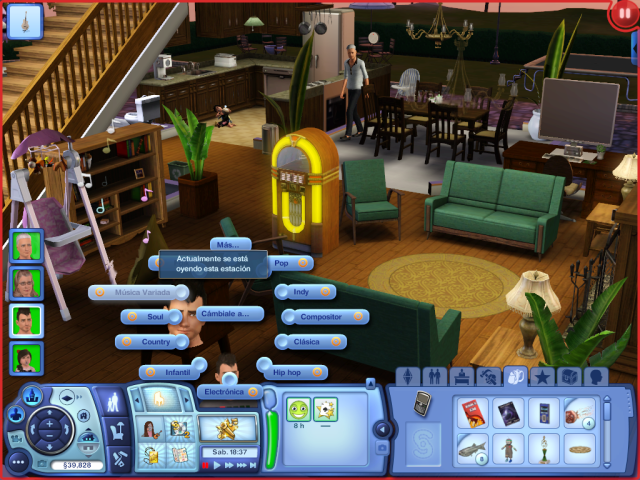Click the cellphone icon in inventory panel
This screenshot has width=640, height=480.
pyautogui.click(x=422, y=403)
